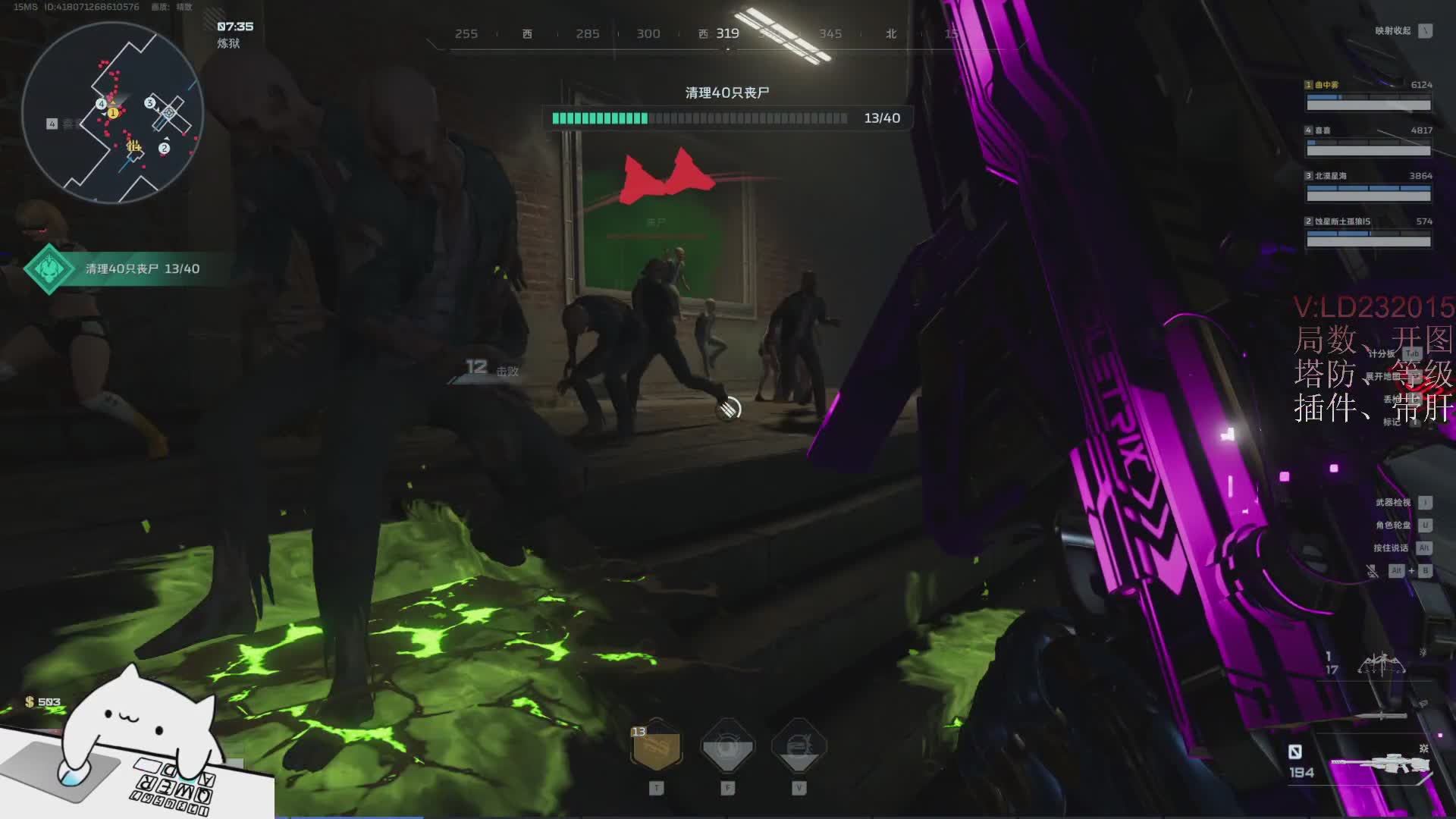Click the Bongo Cat stream overlay

[136, 747]
